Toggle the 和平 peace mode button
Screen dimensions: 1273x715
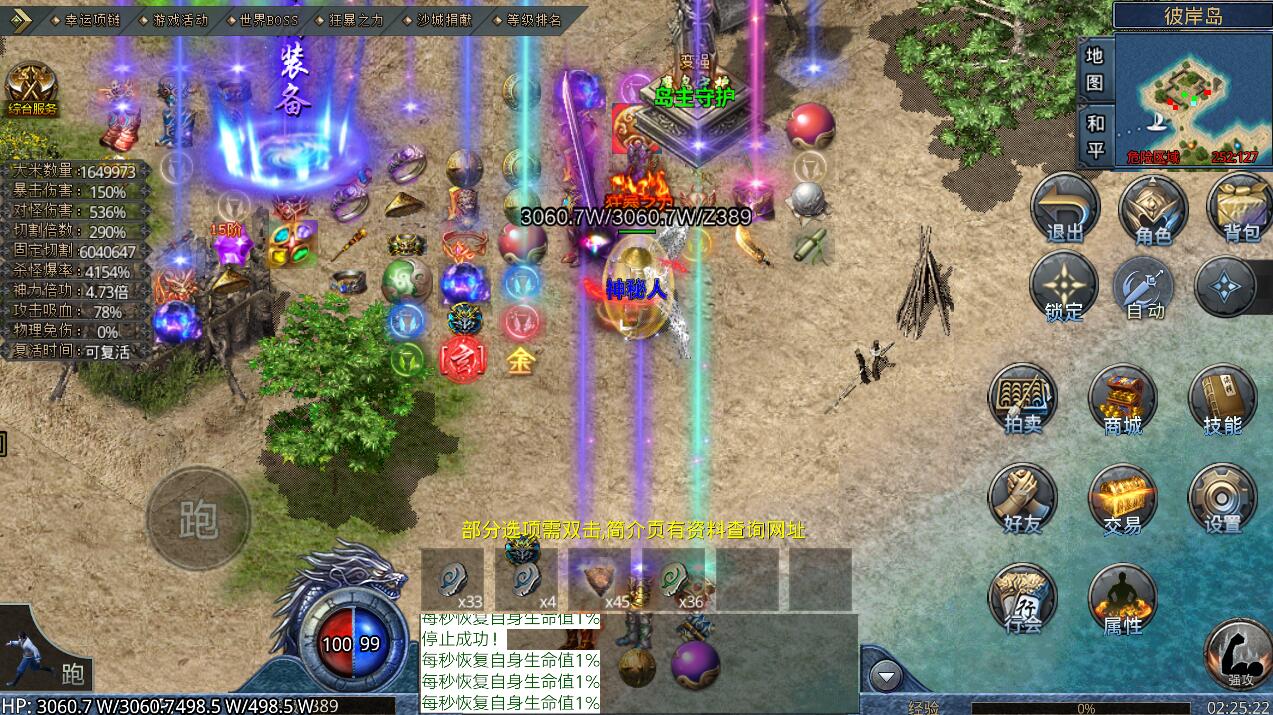click(x=1095, y=137)
